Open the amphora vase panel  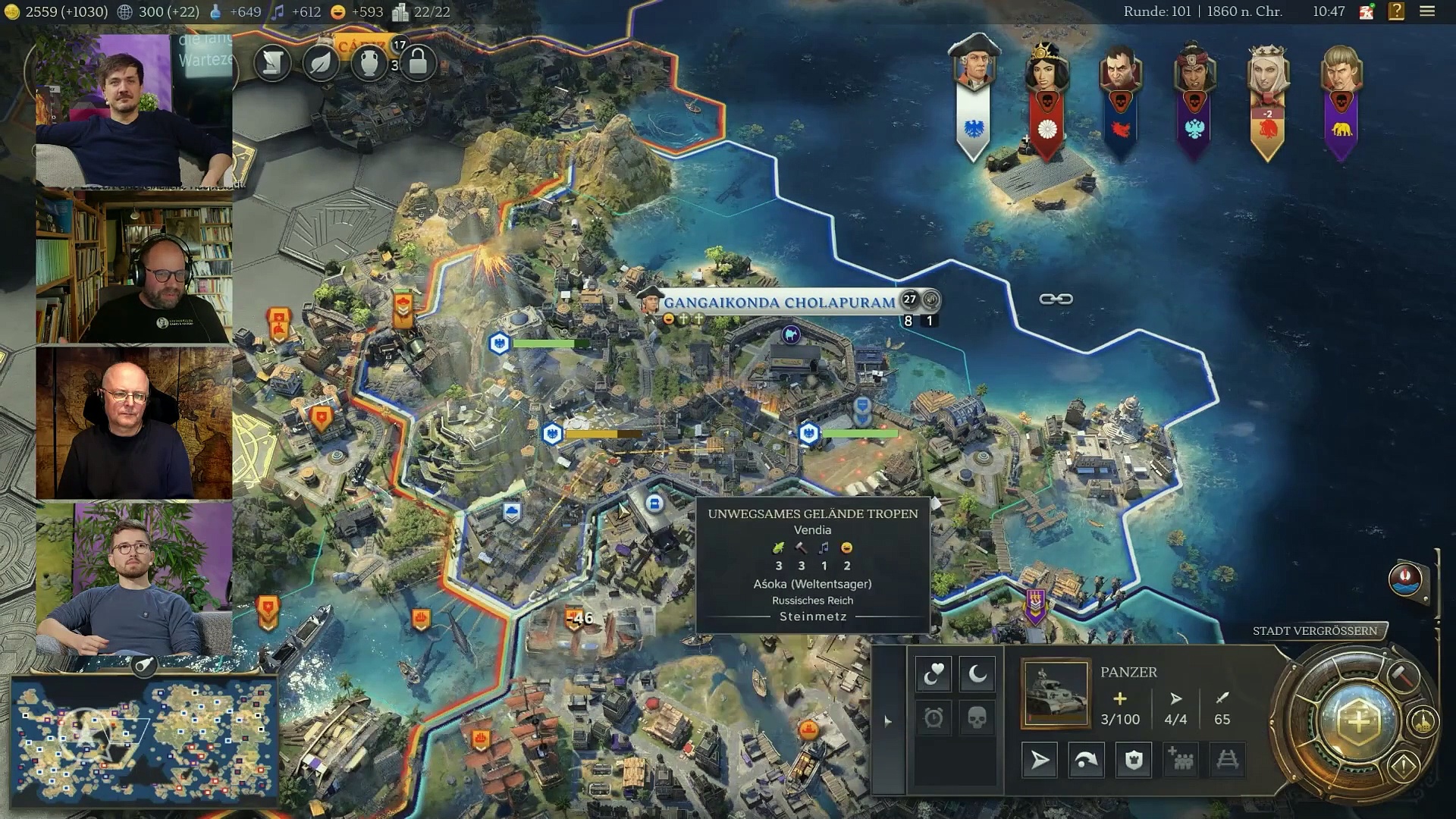(x=369, y=62)
